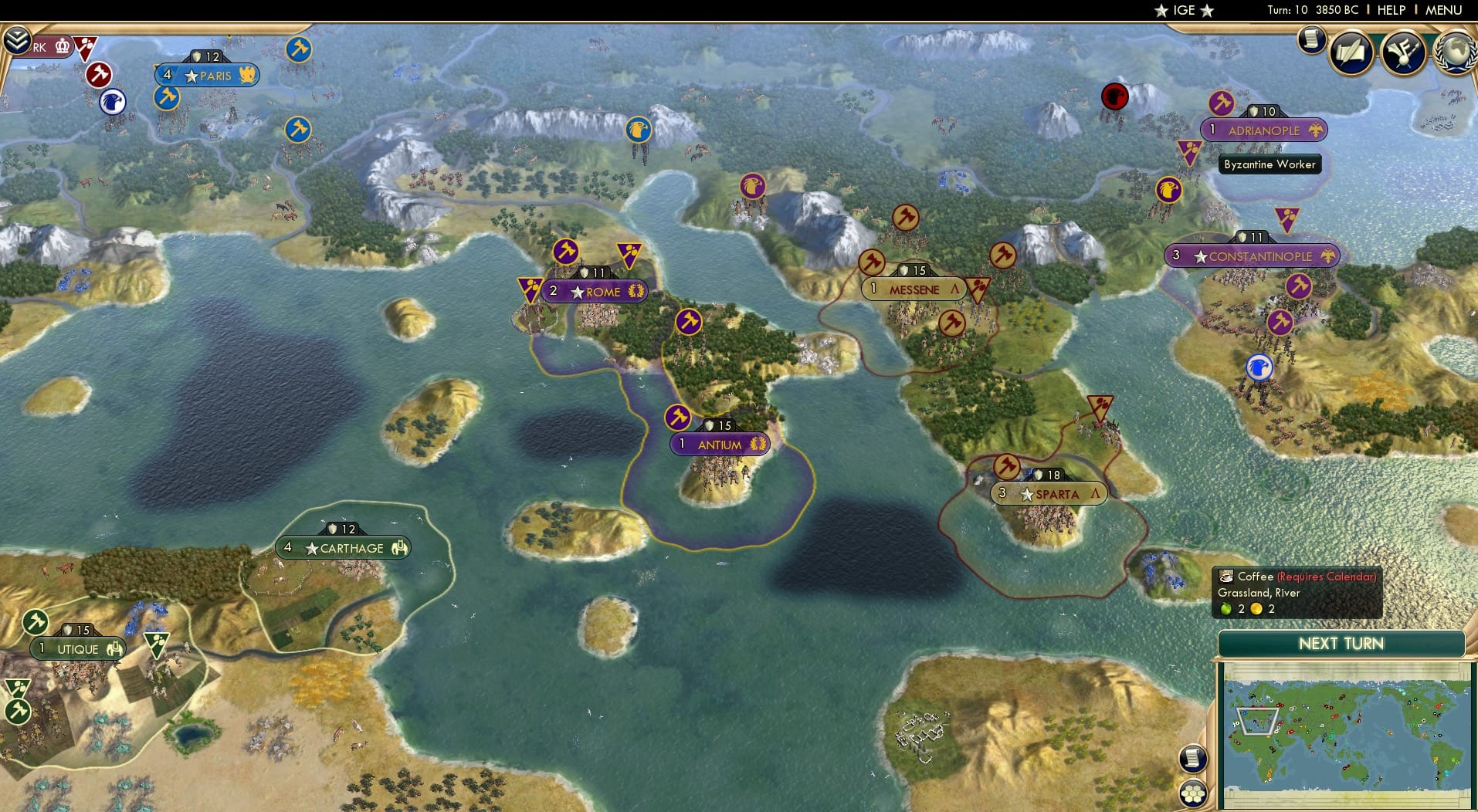Viewport: 1478px width, 812px height.
Task: Click the gold eagle flag near Adrianople
Action: click(1317, 130)
